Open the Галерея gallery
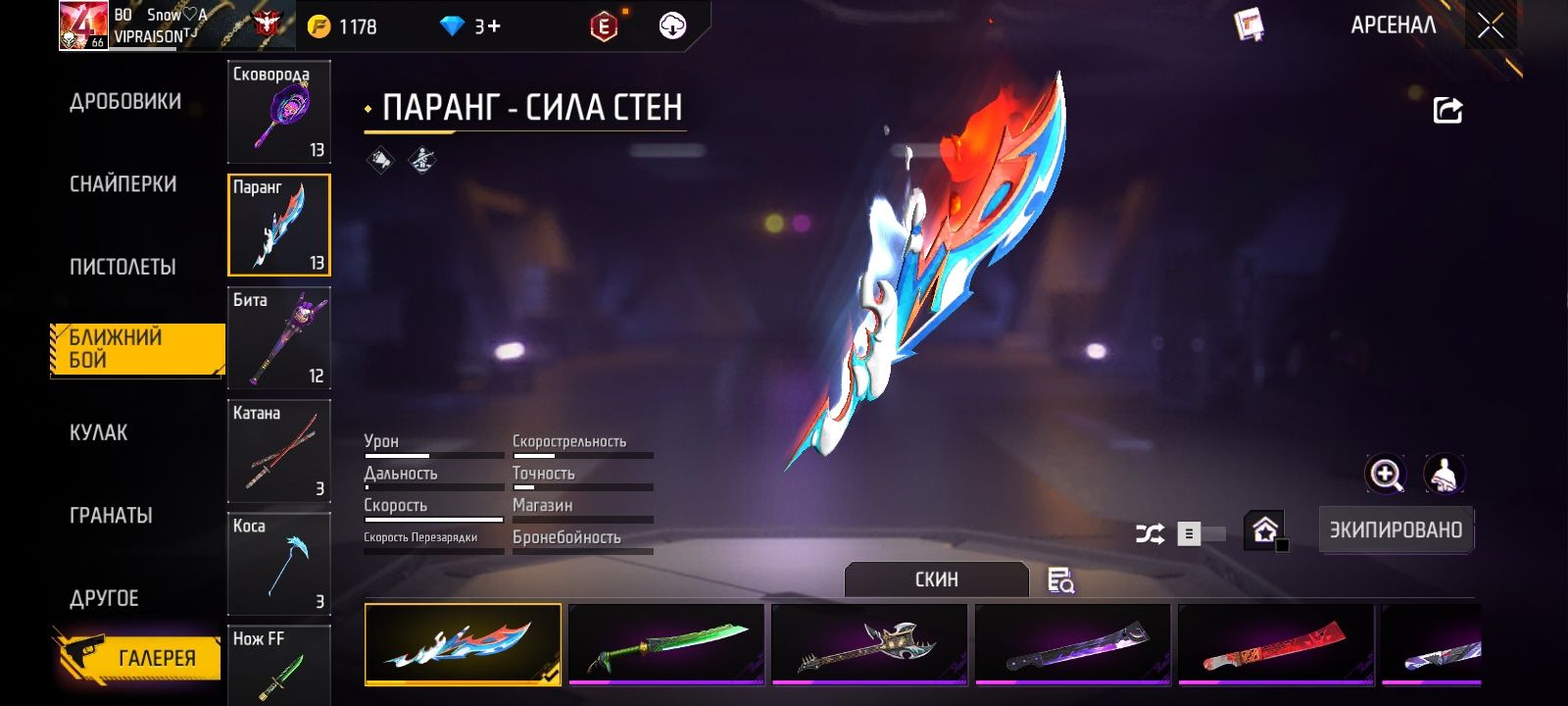 point(137,657)
